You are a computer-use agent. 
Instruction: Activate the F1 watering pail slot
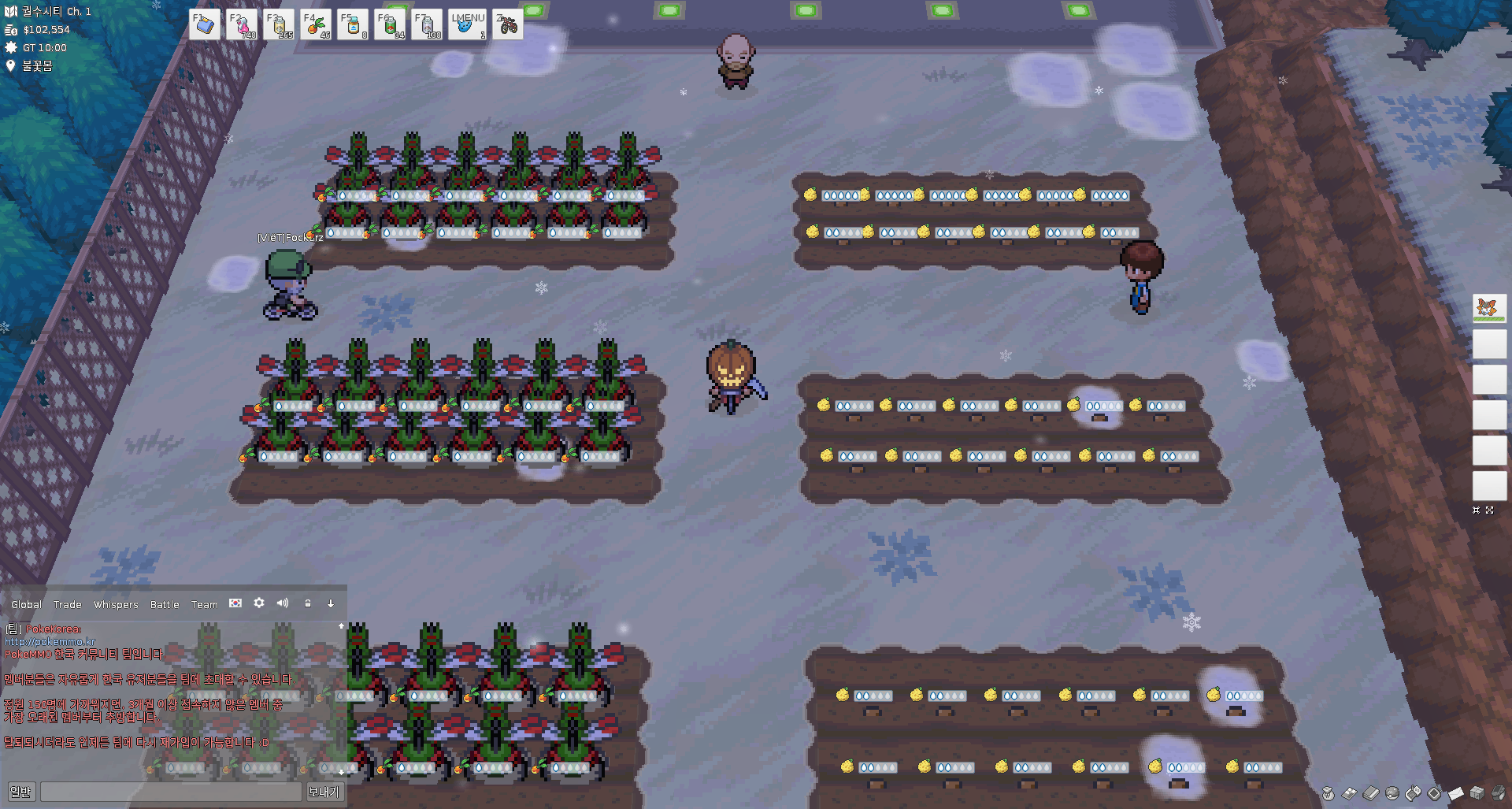pos(204,24)
